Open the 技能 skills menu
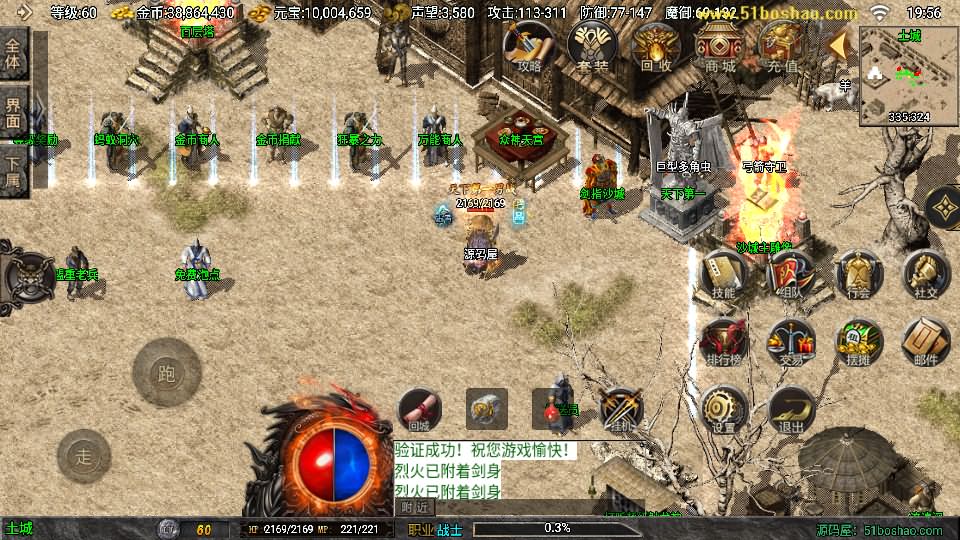960x540 pixels. point(723,274)
